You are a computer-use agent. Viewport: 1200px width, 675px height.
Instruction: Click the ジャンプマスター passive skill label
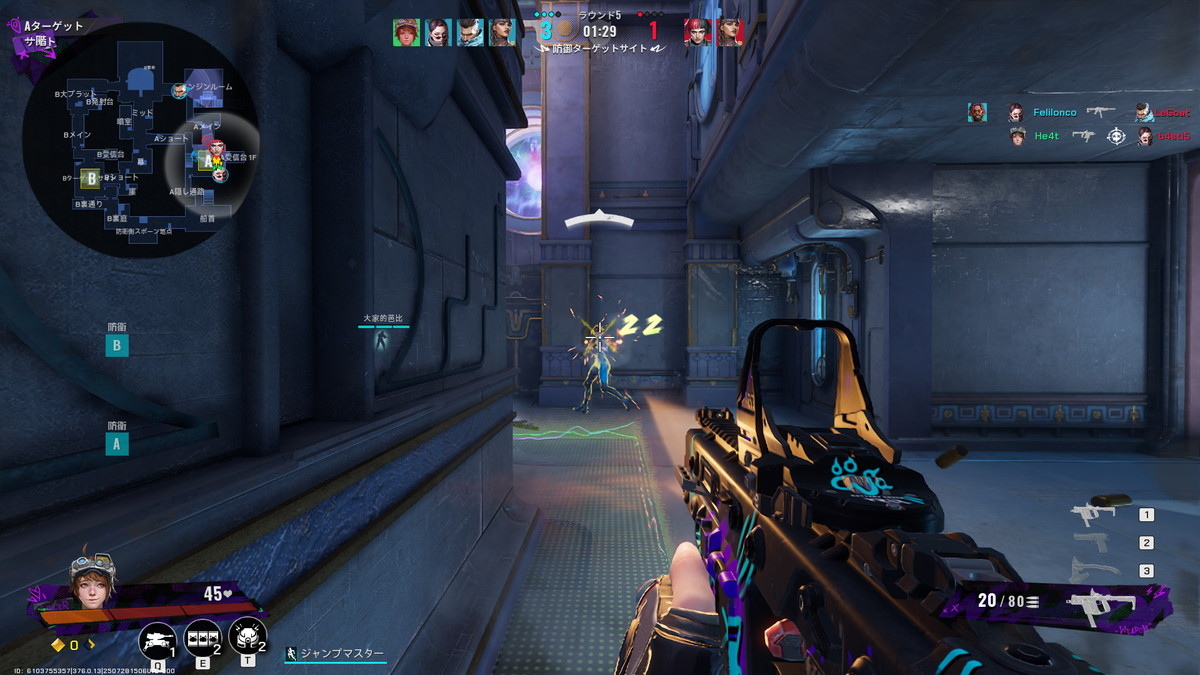[x=335, y=654]
